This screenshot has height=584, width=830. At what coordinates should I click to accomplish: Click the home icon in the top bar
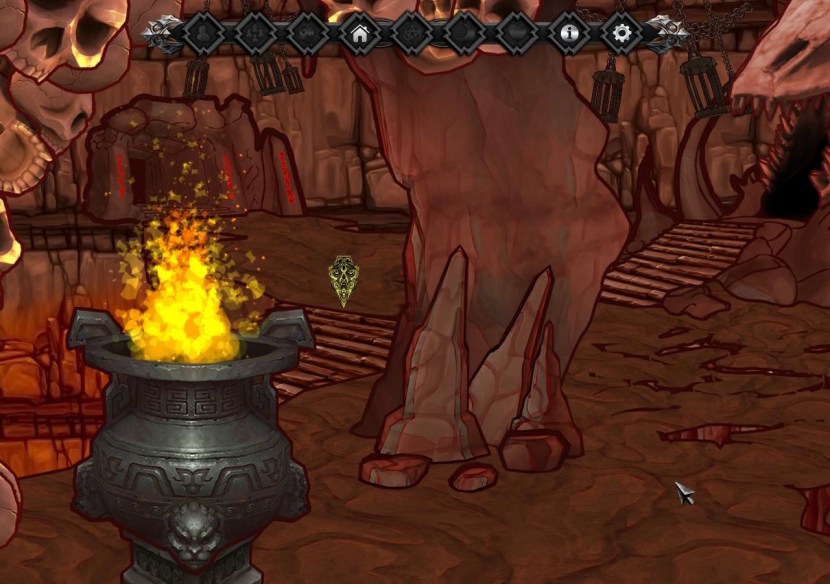pos(360,34)
